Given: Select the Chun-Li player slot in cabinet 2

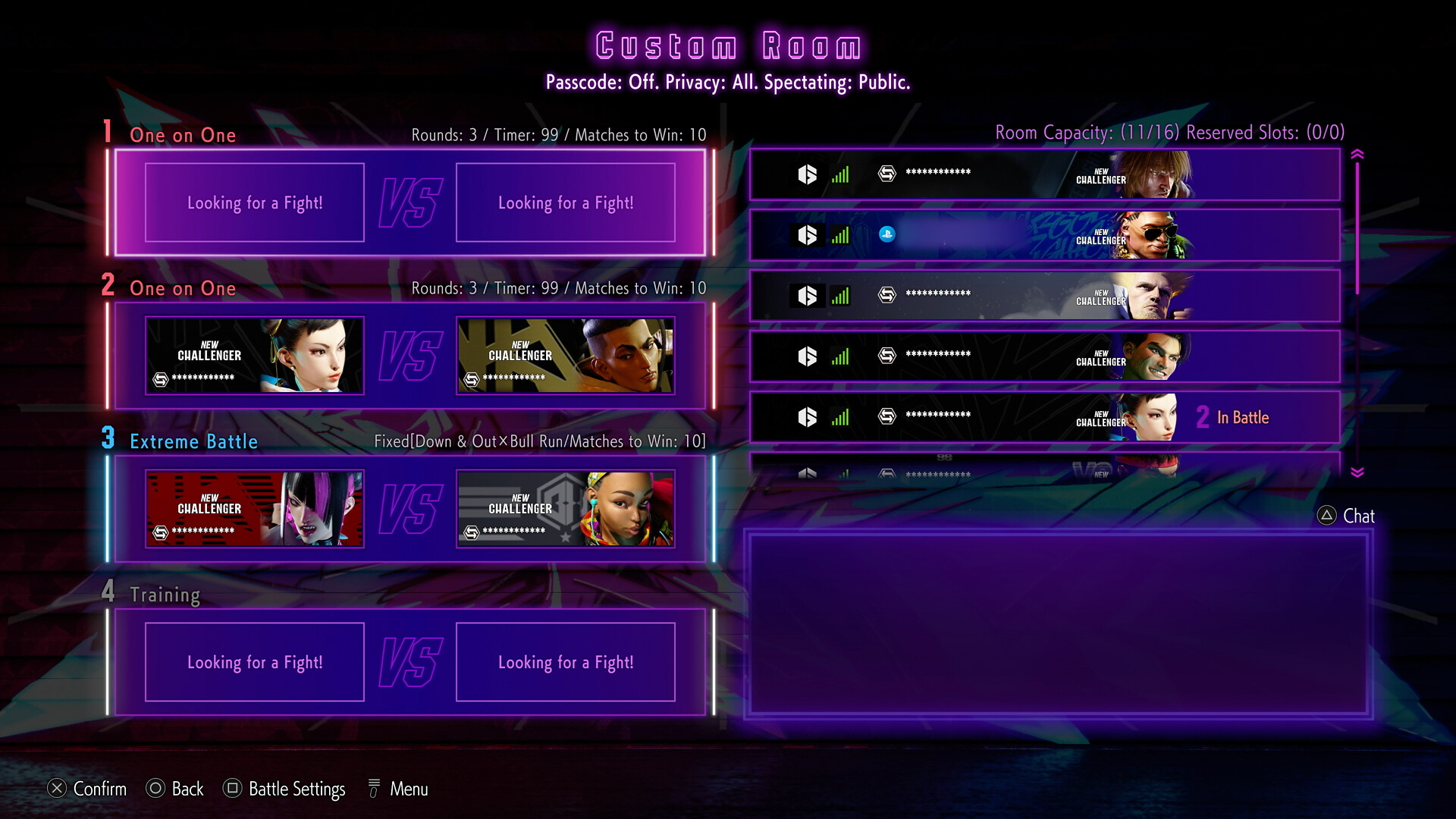Looking at the screenshot, I should click(255, 356).
